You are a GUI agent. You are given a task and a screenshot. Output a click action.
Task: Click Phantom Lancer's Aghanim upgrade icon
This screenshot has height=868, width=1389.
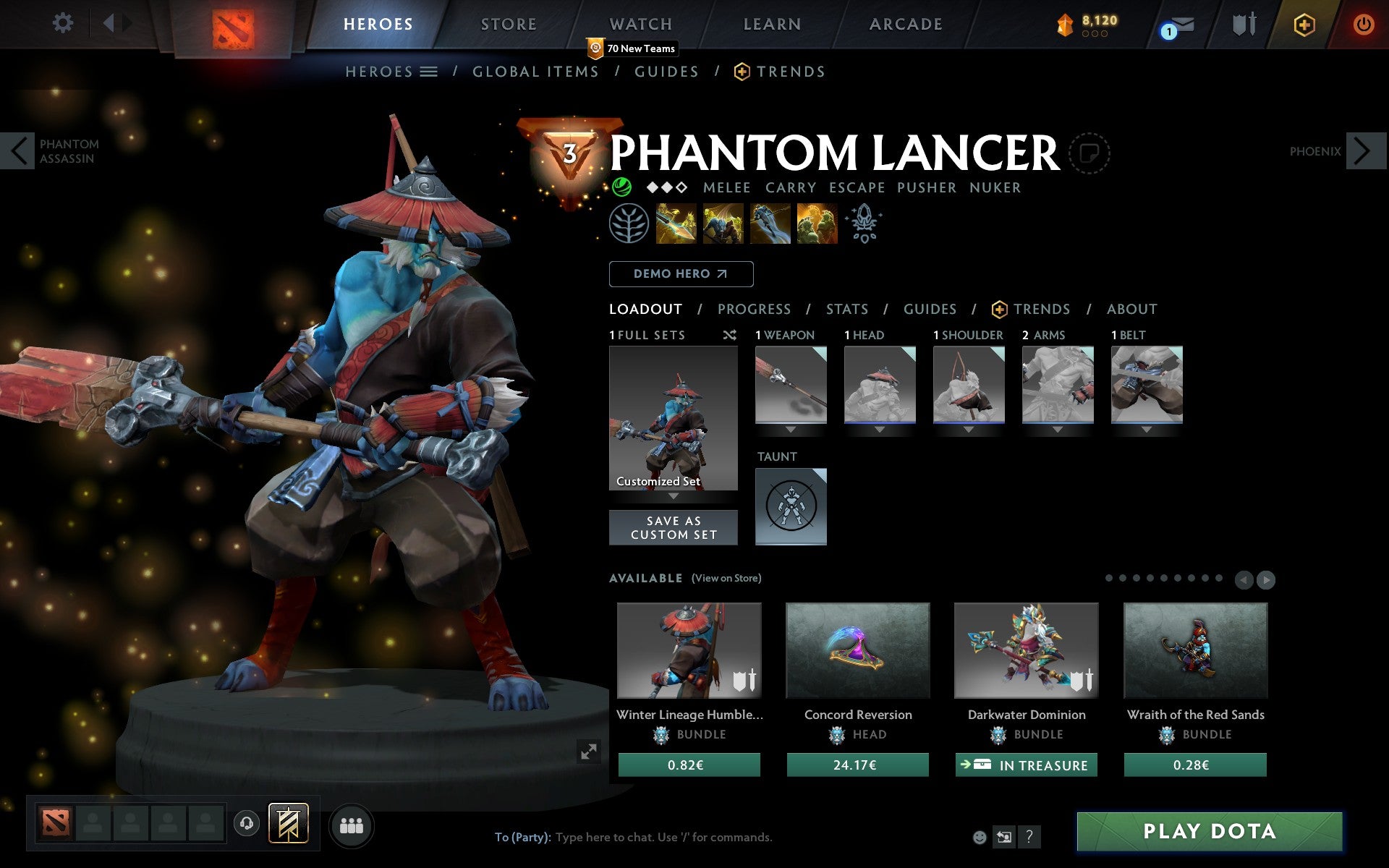[x=864, y=224]
